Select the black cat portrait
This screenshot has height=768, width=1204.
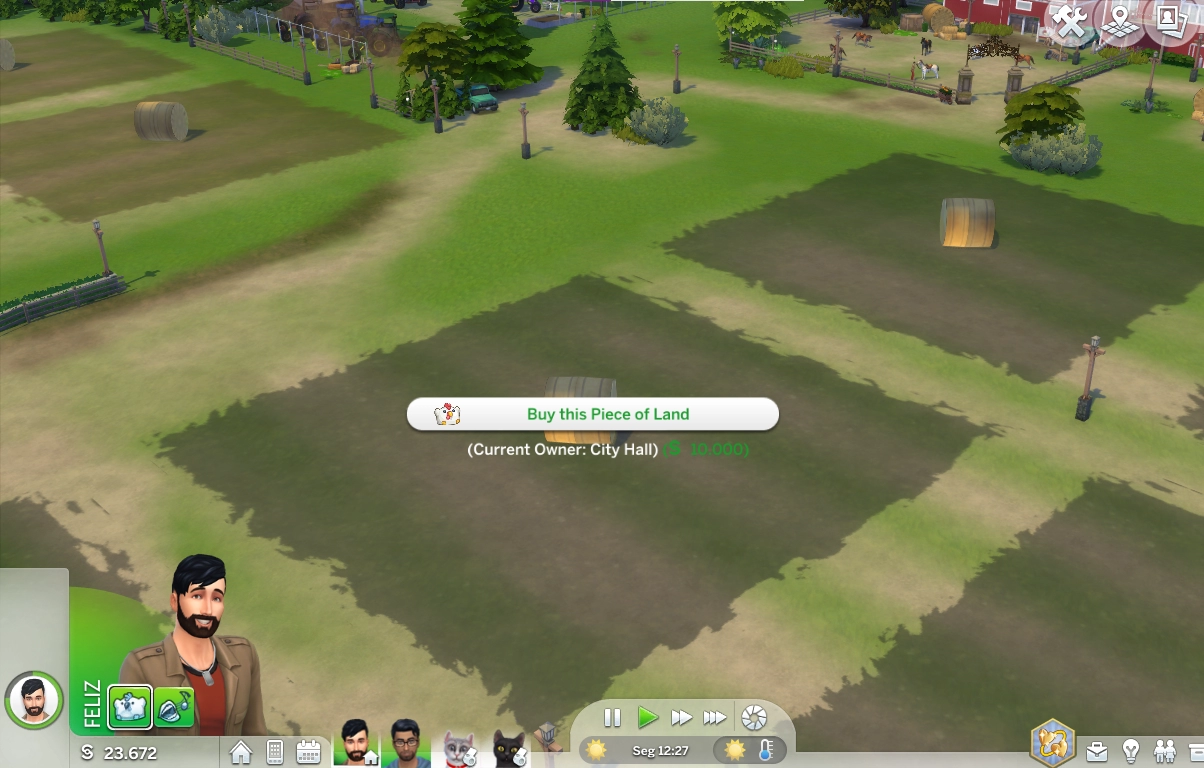(x=509, y=748)
